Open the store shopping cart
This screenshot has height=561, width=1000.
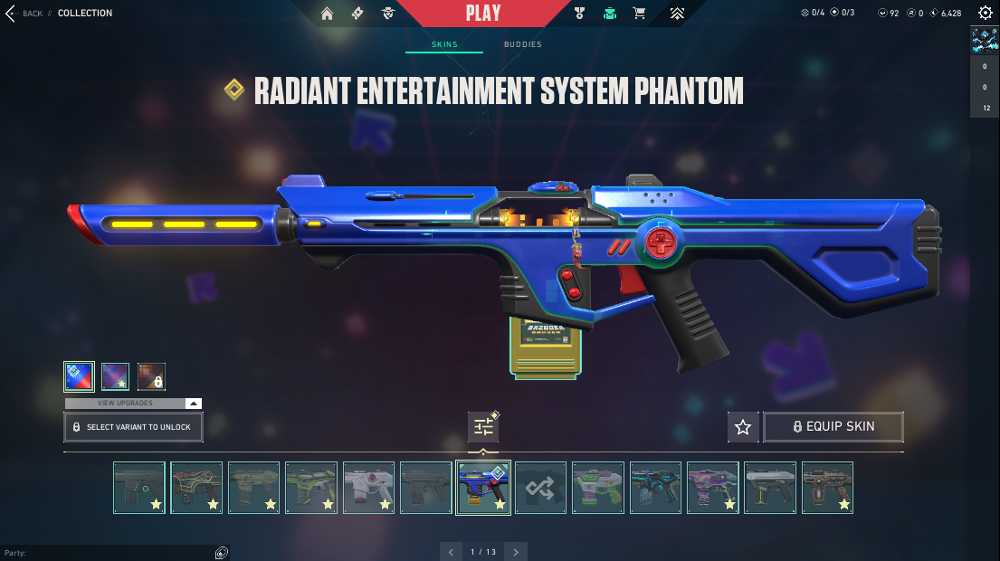click(639, 13)
